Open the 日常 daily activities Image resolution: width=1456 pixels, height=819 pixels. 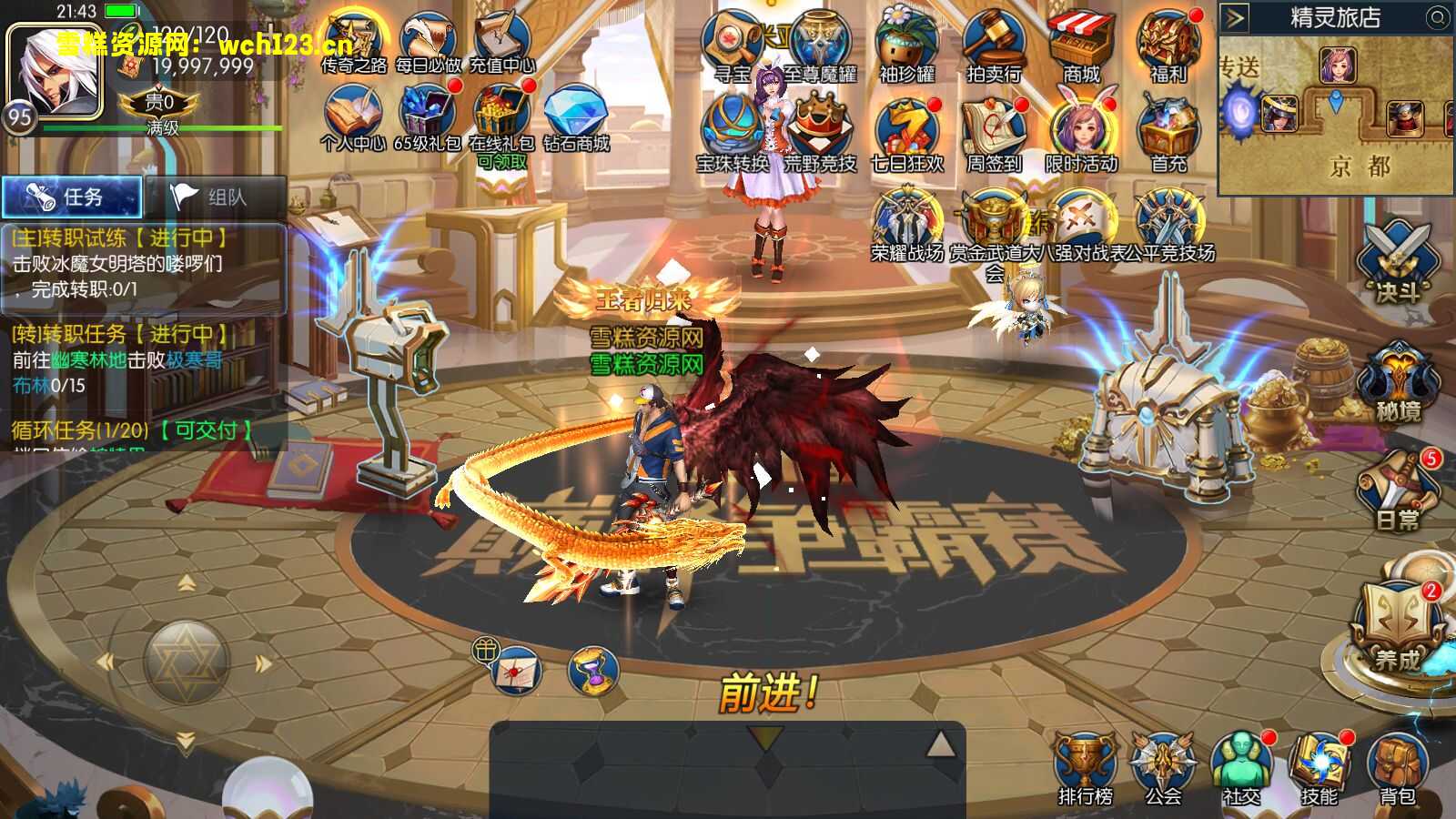(1398, 493)
